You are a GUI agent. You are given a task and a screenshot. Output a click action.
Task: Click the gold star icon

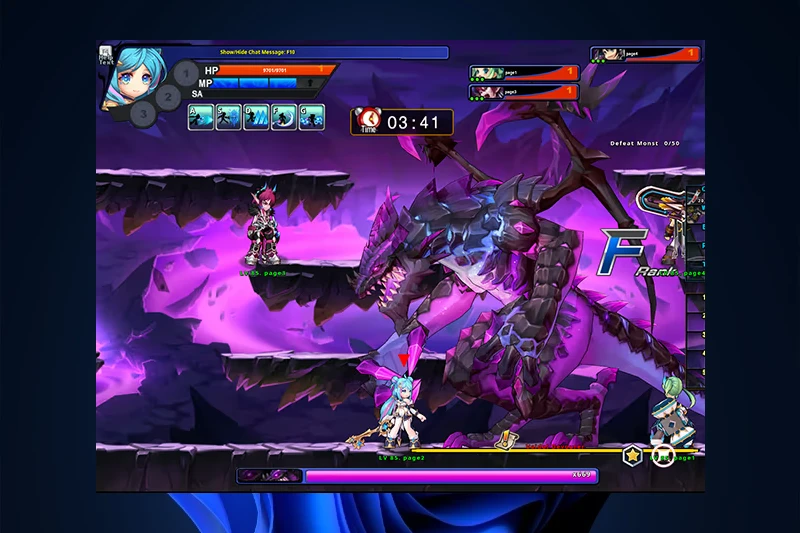pos(633,456)
